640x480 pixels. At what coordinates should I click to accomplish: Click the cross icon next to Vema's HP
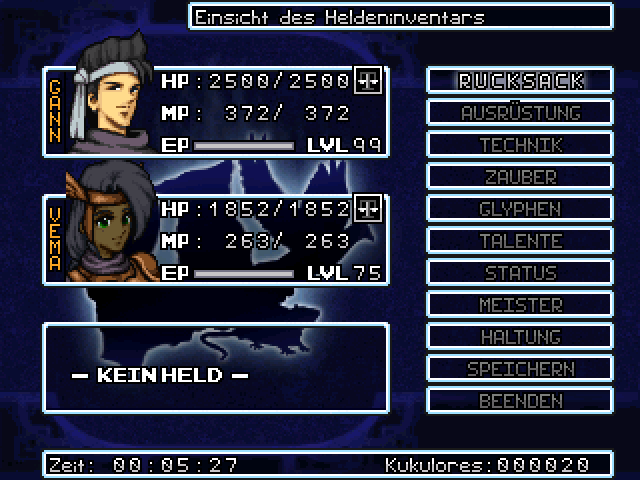pos(369,209)
